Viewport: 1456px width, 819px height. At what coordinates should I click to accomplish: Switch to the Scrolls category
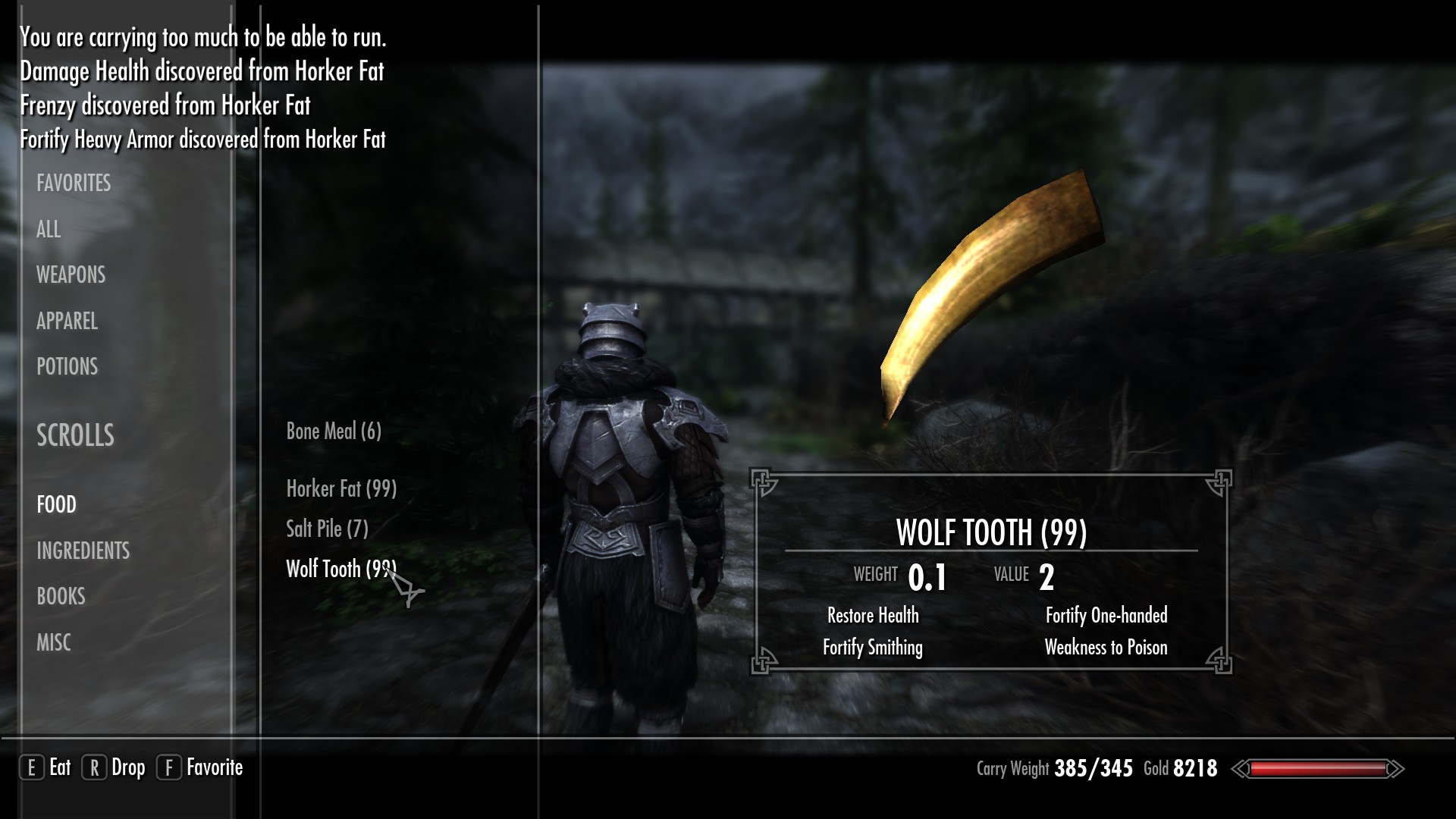[75, 435]
